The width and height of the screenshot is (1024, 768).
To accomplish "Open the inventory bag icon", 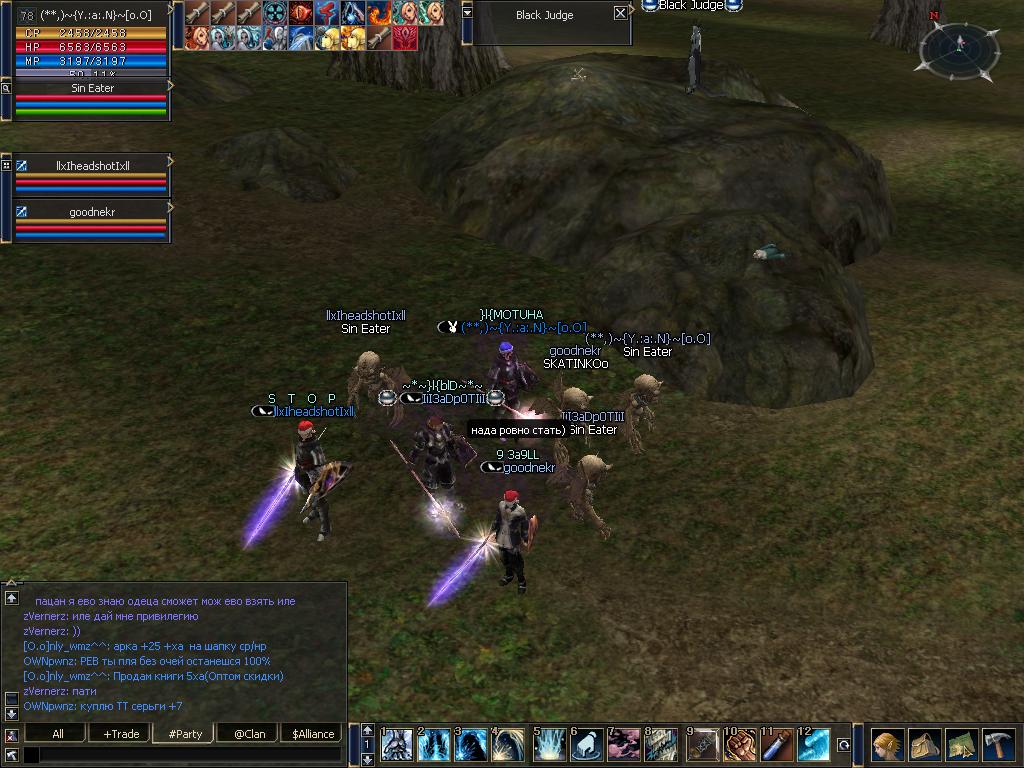I will (924, 746).
